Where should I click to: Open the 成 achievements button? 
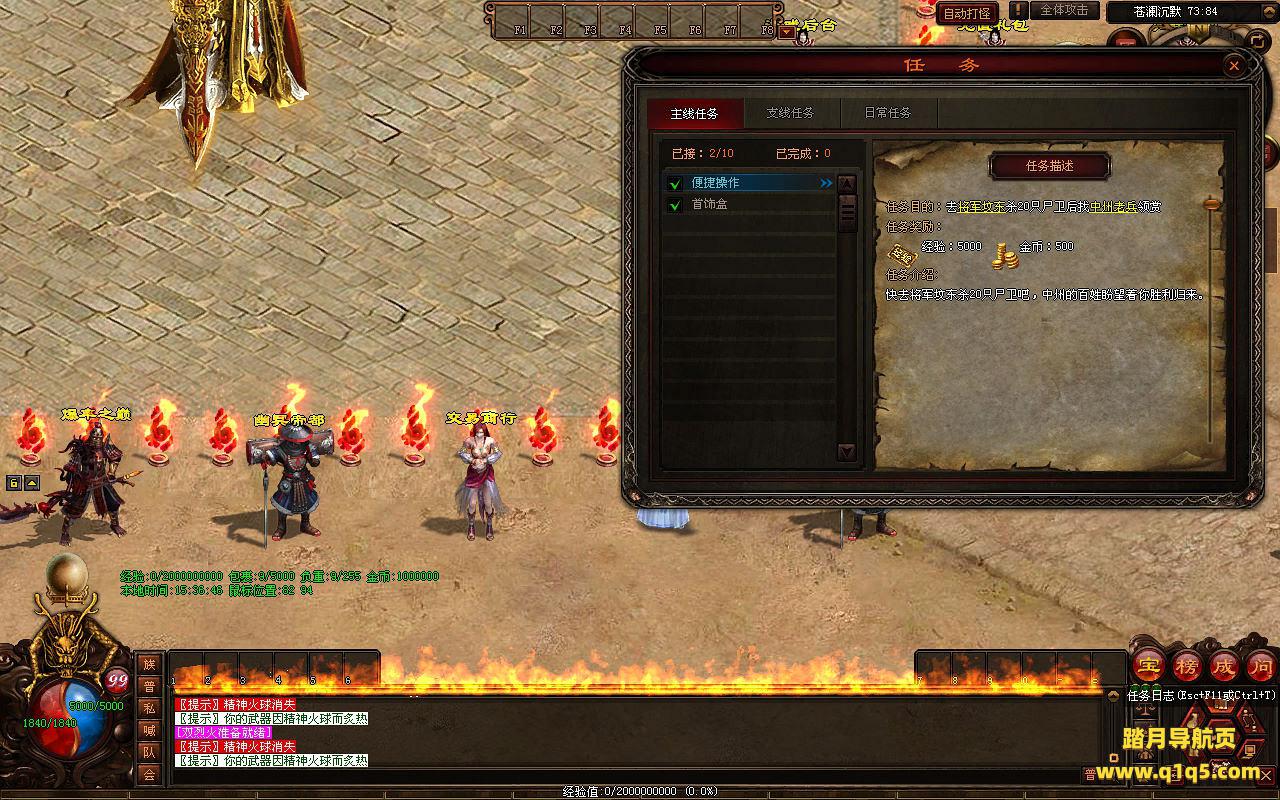(x=1224, y=666)
